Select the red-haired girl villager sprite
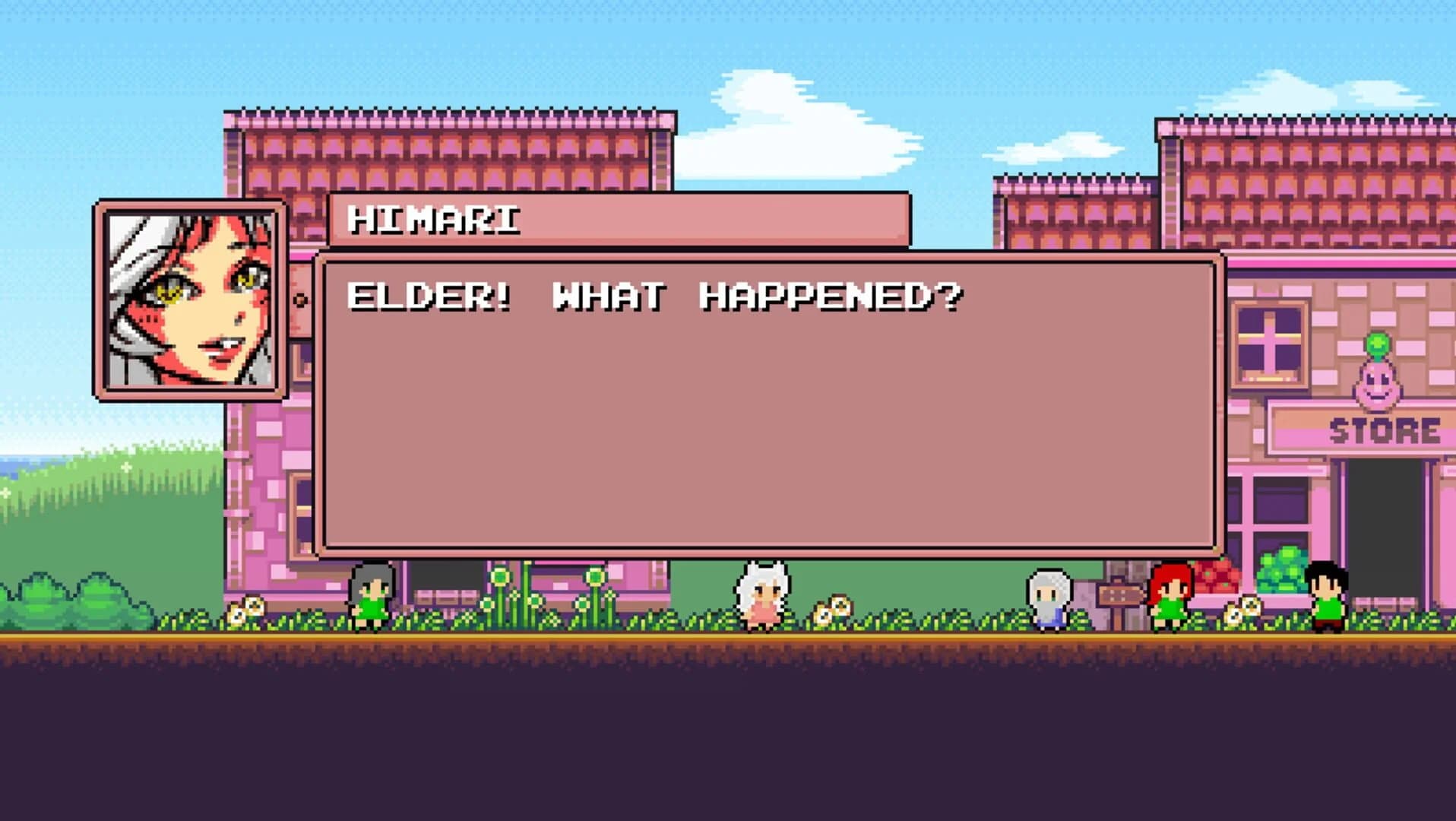Screen dimensions: 1456x821 [x=1170, y=601]
